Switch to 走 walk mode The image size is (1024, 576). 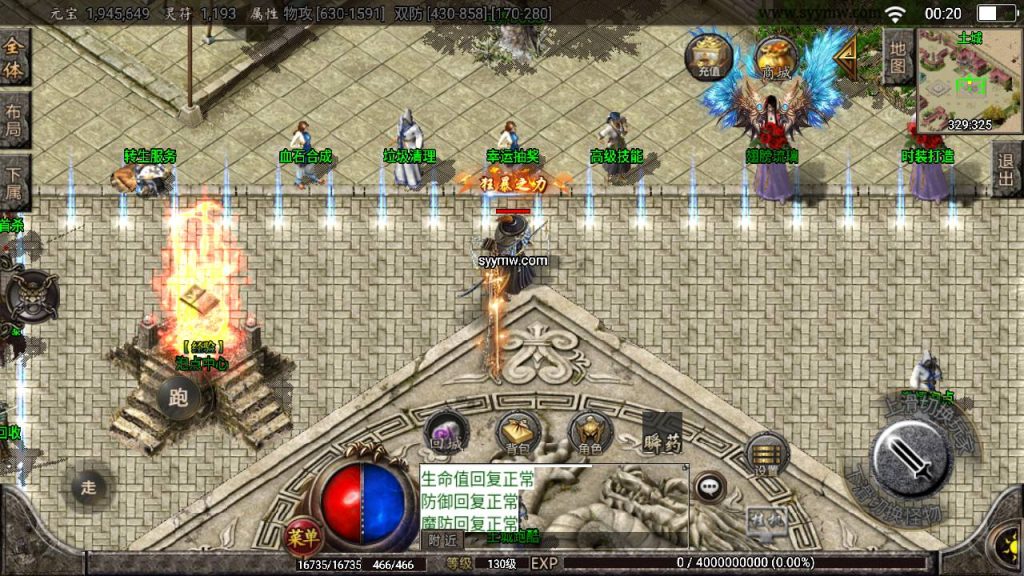(x=88, y=487)
